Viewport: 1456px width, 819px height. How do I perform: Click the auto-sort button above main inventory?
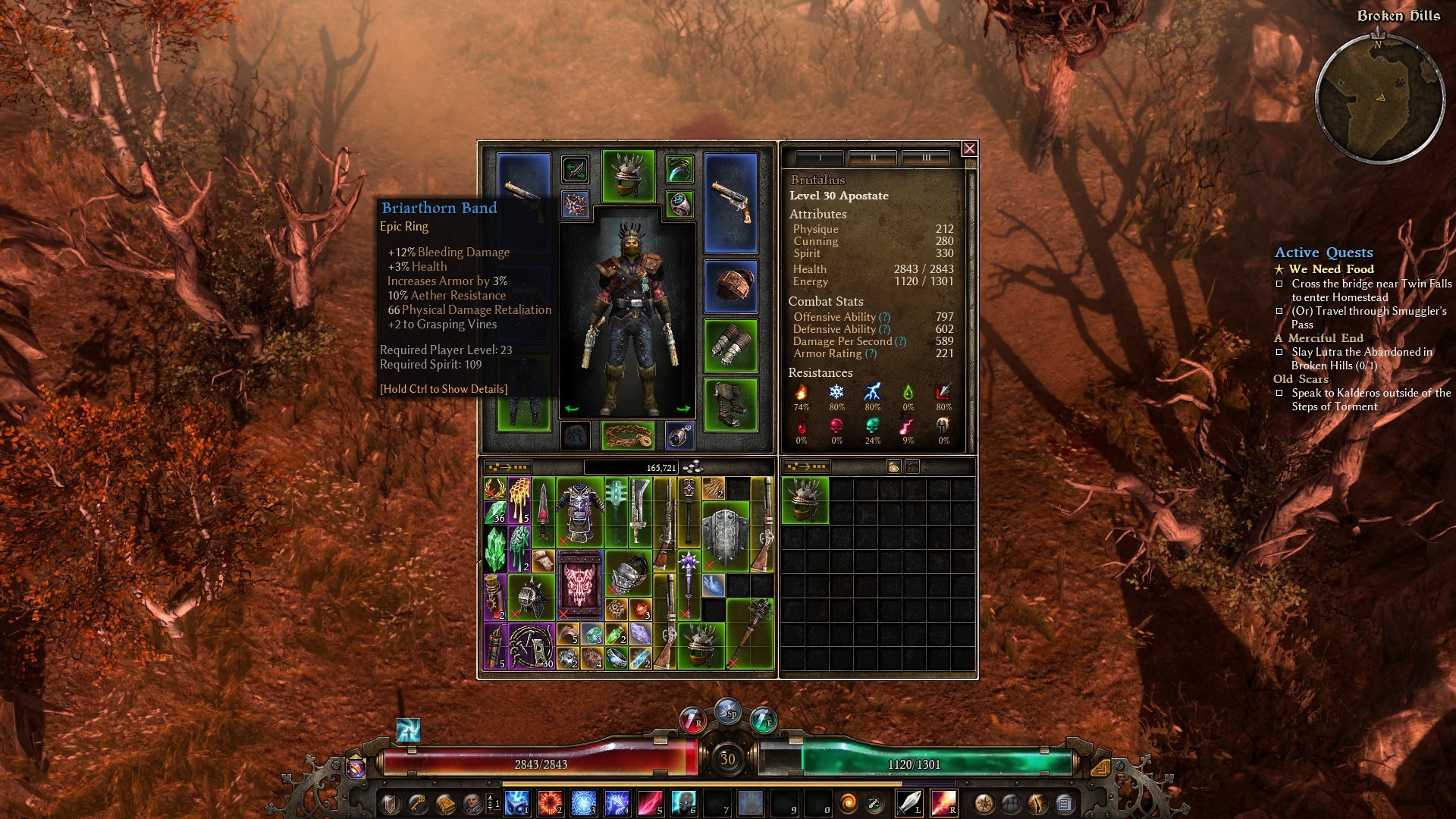coord(507,467)
